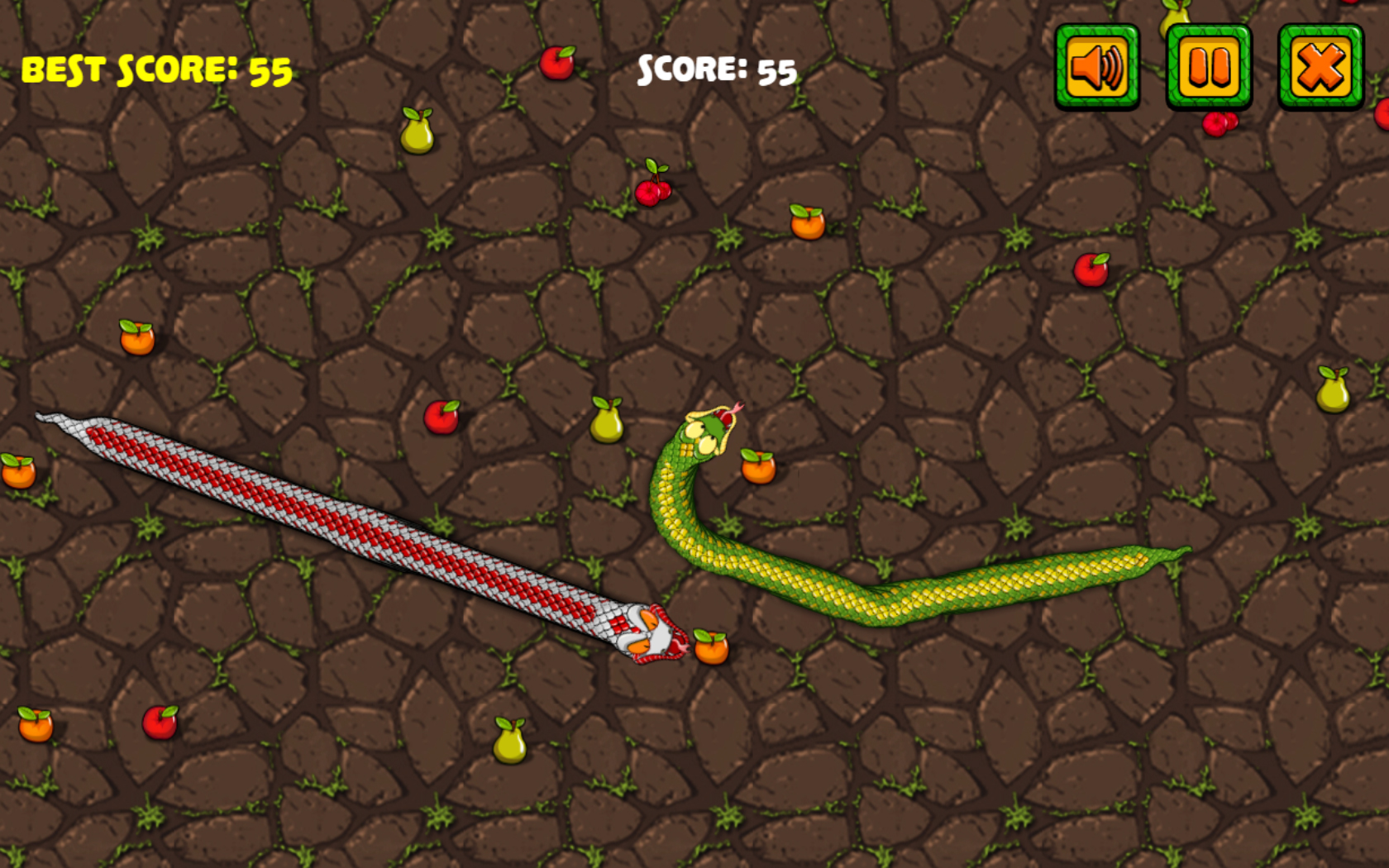Viewport: 1389px width, 868px height.
Task: Click the SCORE: 55 label
Action: coord(716,70)
